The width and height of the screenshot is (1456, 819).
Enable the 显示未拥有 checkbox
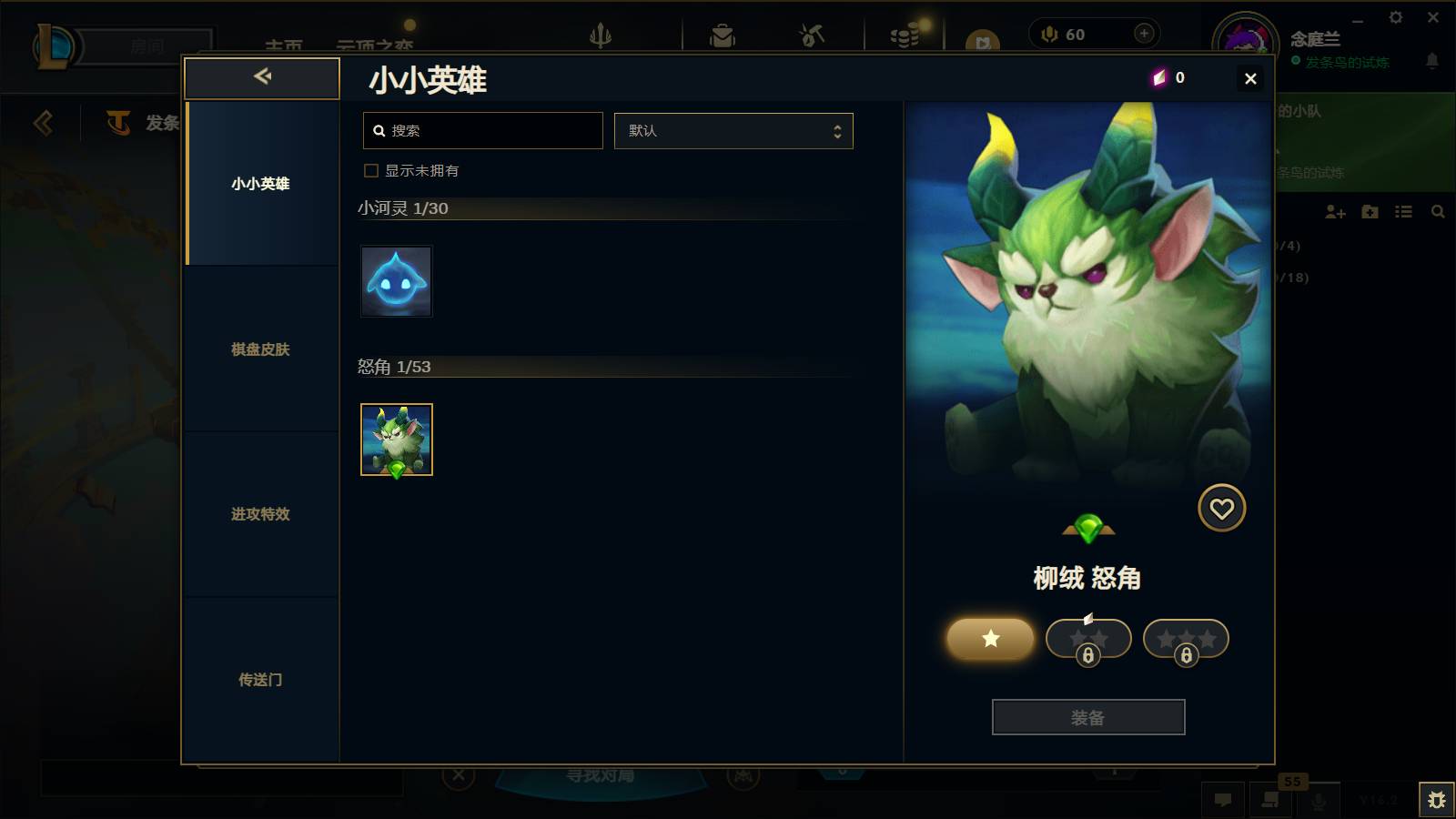(x=370, y=170)
